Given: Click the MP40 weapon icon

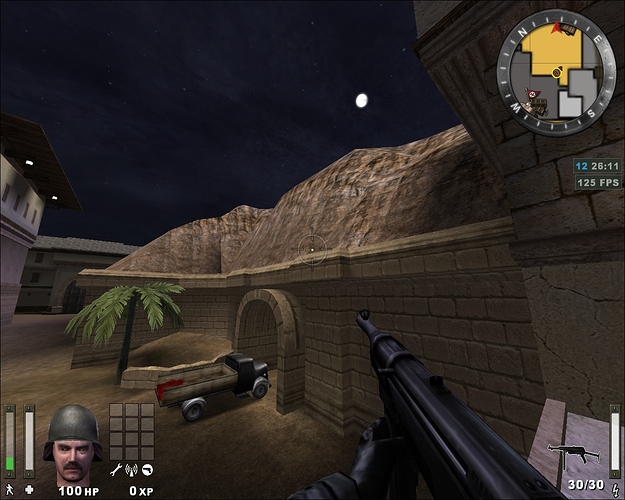Looking at the screenshot, I should [x=574, y=453].
